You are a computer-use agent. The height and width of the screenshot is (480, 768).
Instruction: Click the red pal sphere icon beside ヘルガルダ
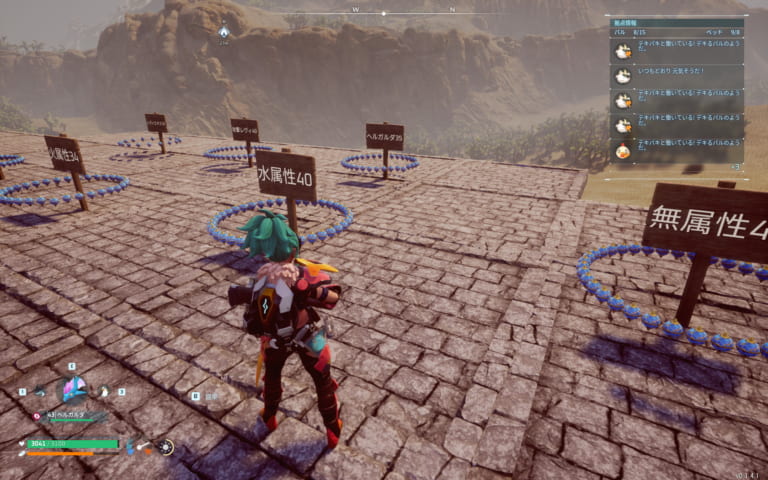[x=37, y=415]
